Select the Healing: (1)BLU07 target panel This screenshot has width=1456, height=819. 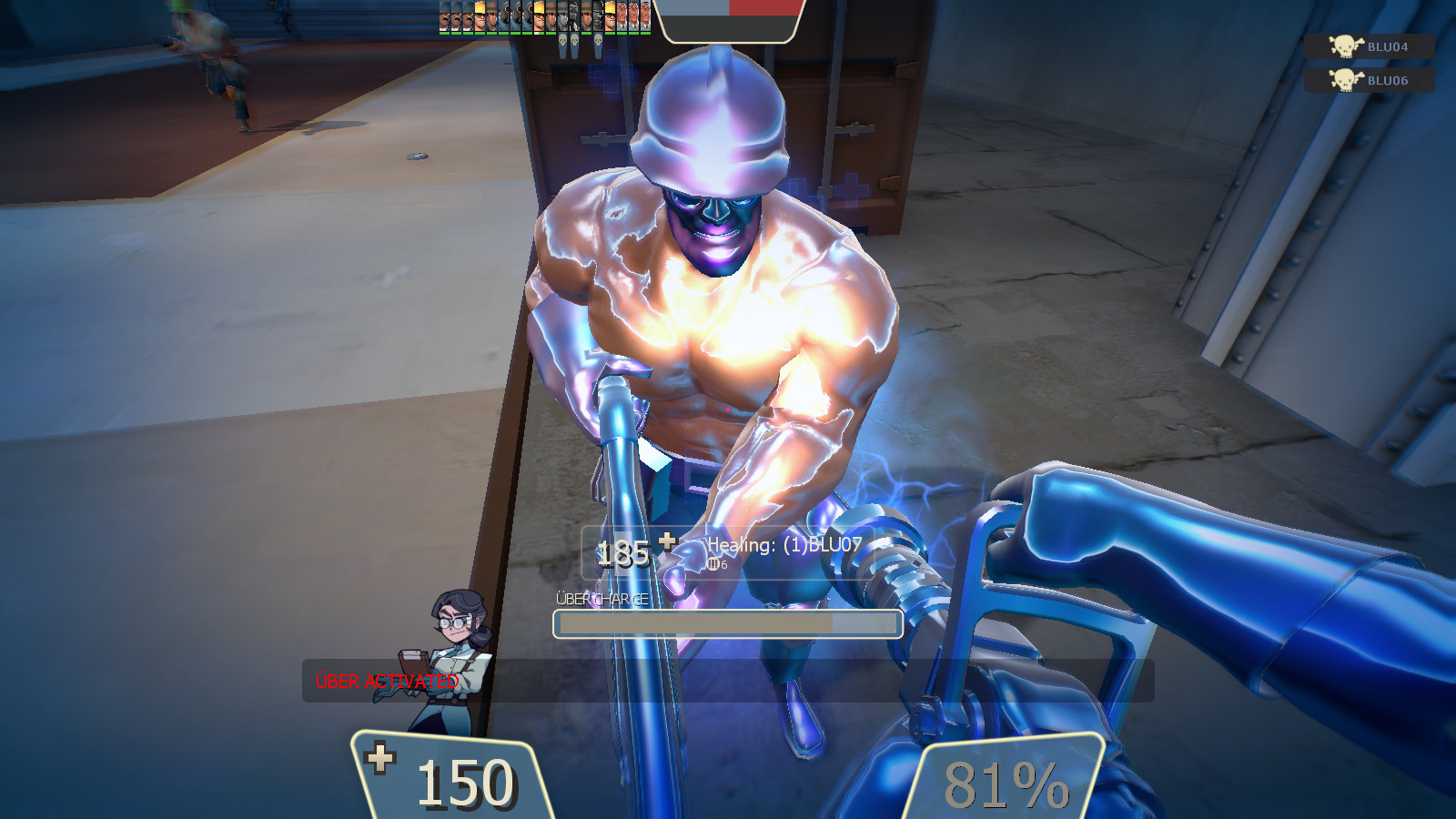(784, 547)
